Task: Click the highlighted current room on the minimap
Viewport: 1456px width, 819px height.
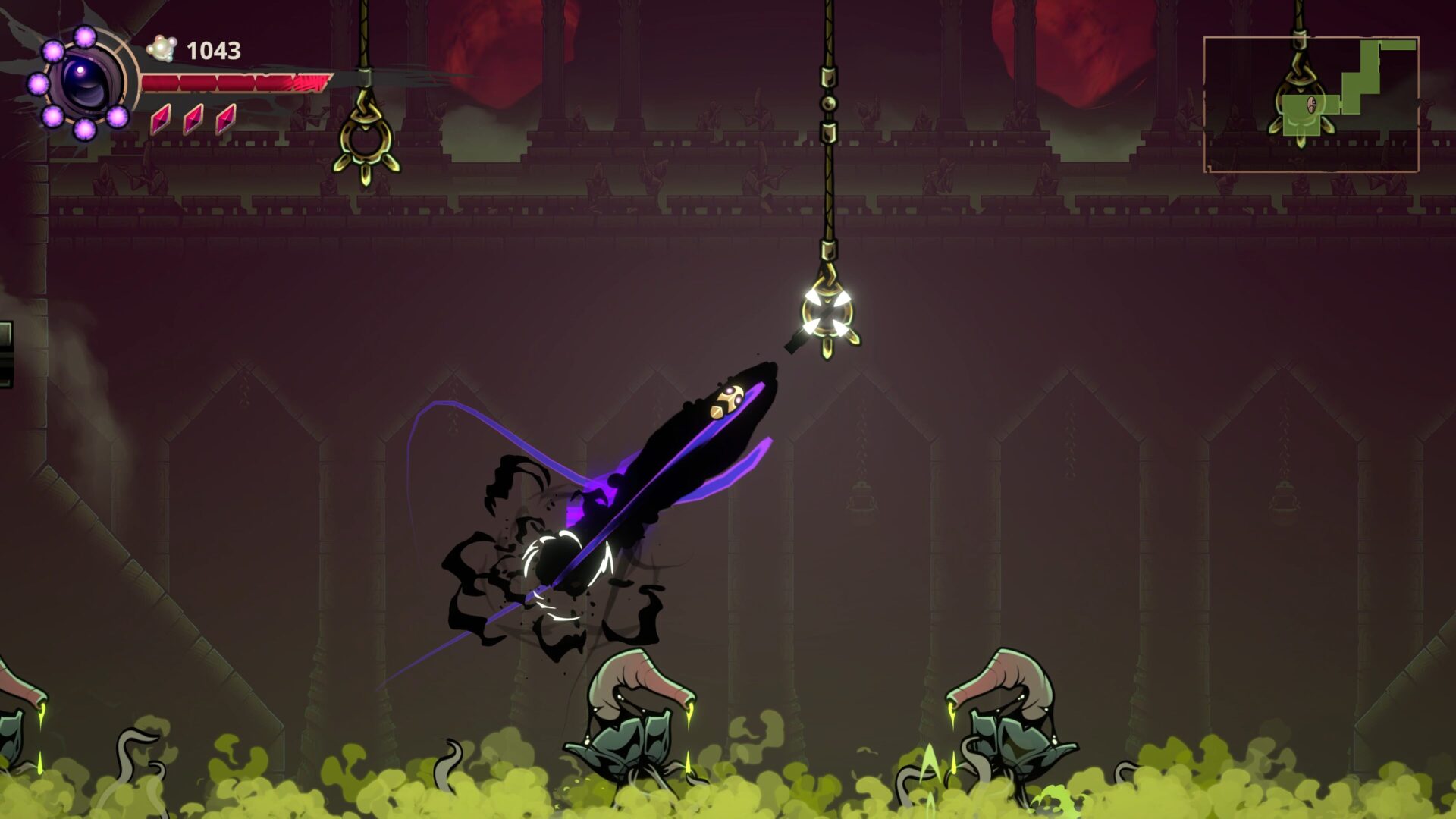Action: (x=1303, y=115)
